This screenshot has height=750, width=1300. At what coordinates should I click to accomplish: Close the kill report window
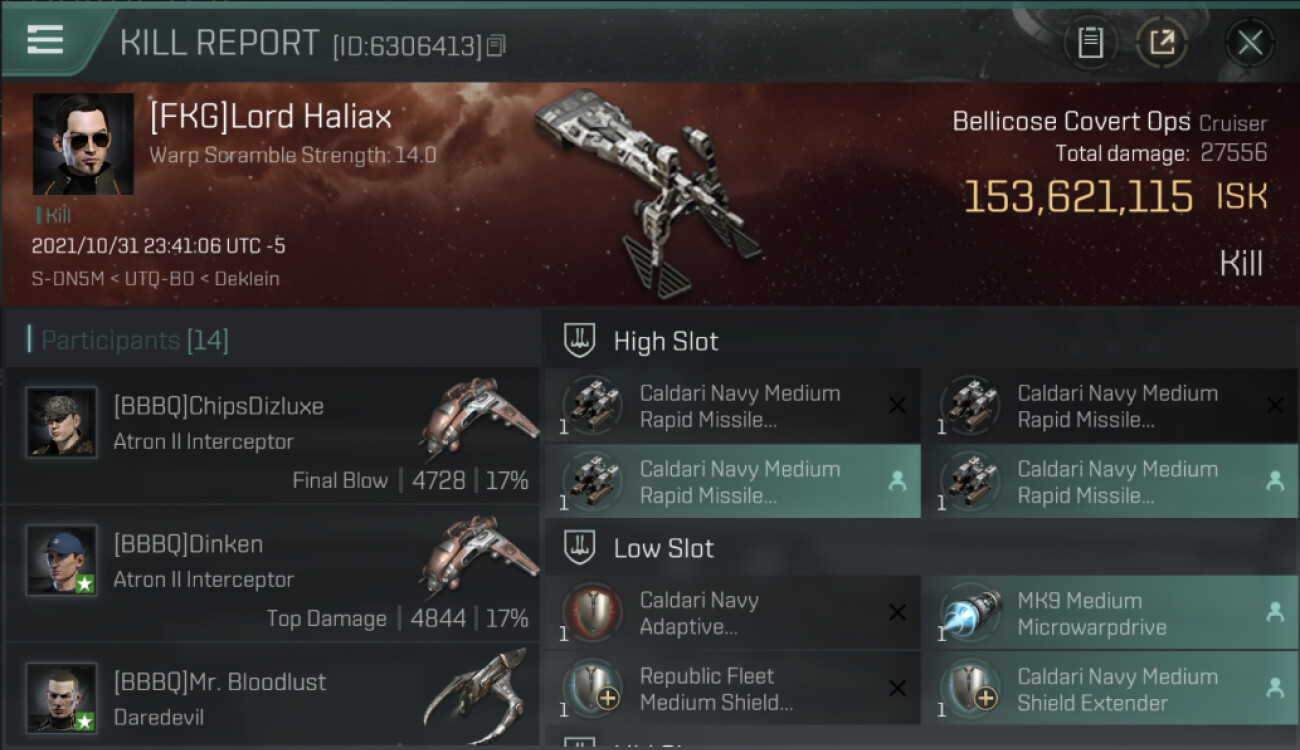click(x=1249, y=43)
